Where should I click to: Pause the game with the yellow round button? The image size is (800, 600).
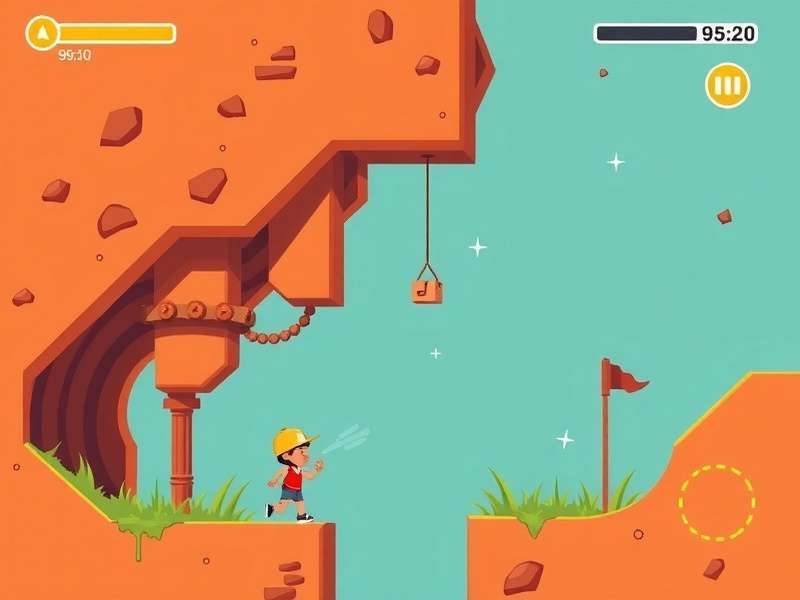(727, 85)
